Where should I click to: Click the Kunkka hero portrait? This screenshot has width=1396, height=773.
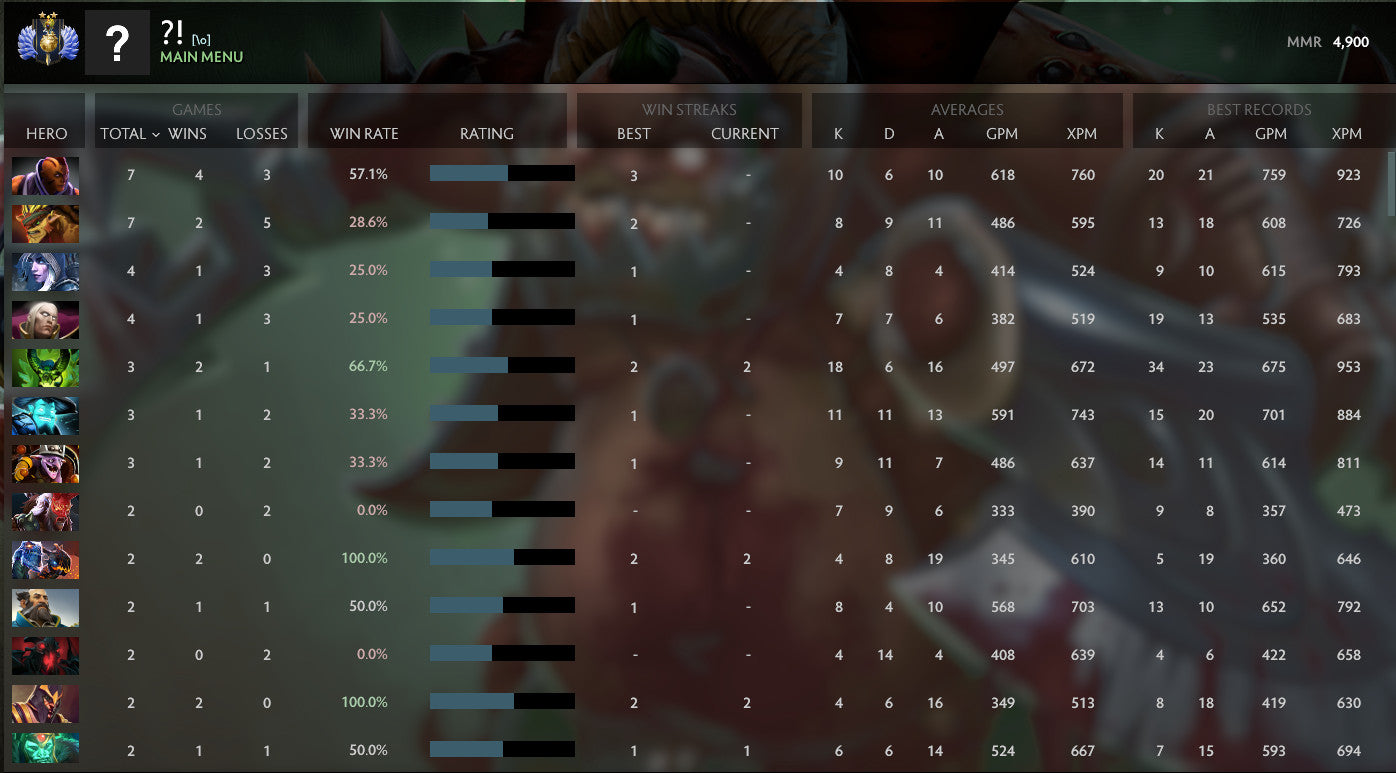(x=44, y=607)
